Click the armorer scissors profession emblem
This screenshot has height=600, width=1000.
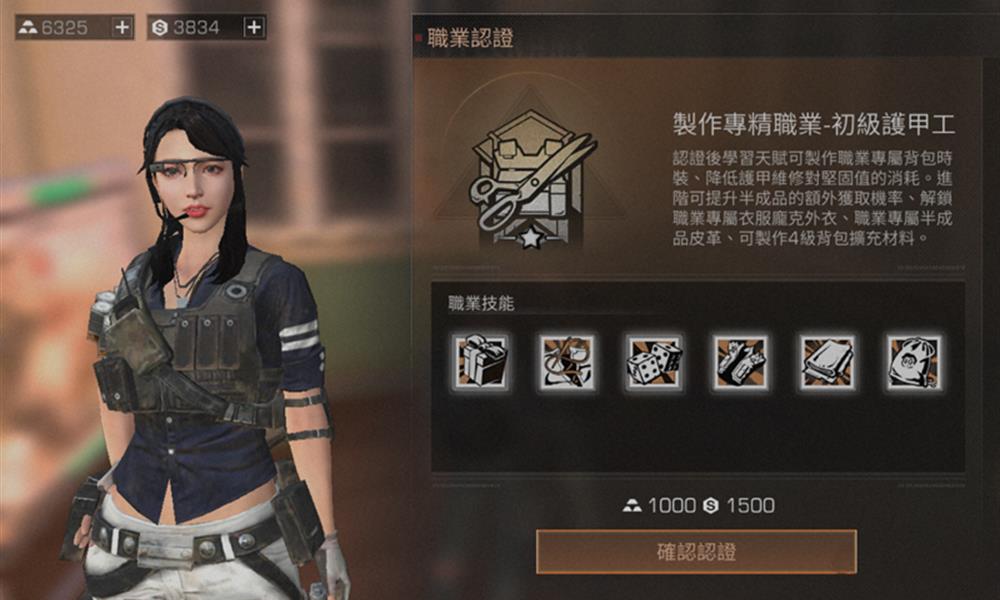(532, 180)
